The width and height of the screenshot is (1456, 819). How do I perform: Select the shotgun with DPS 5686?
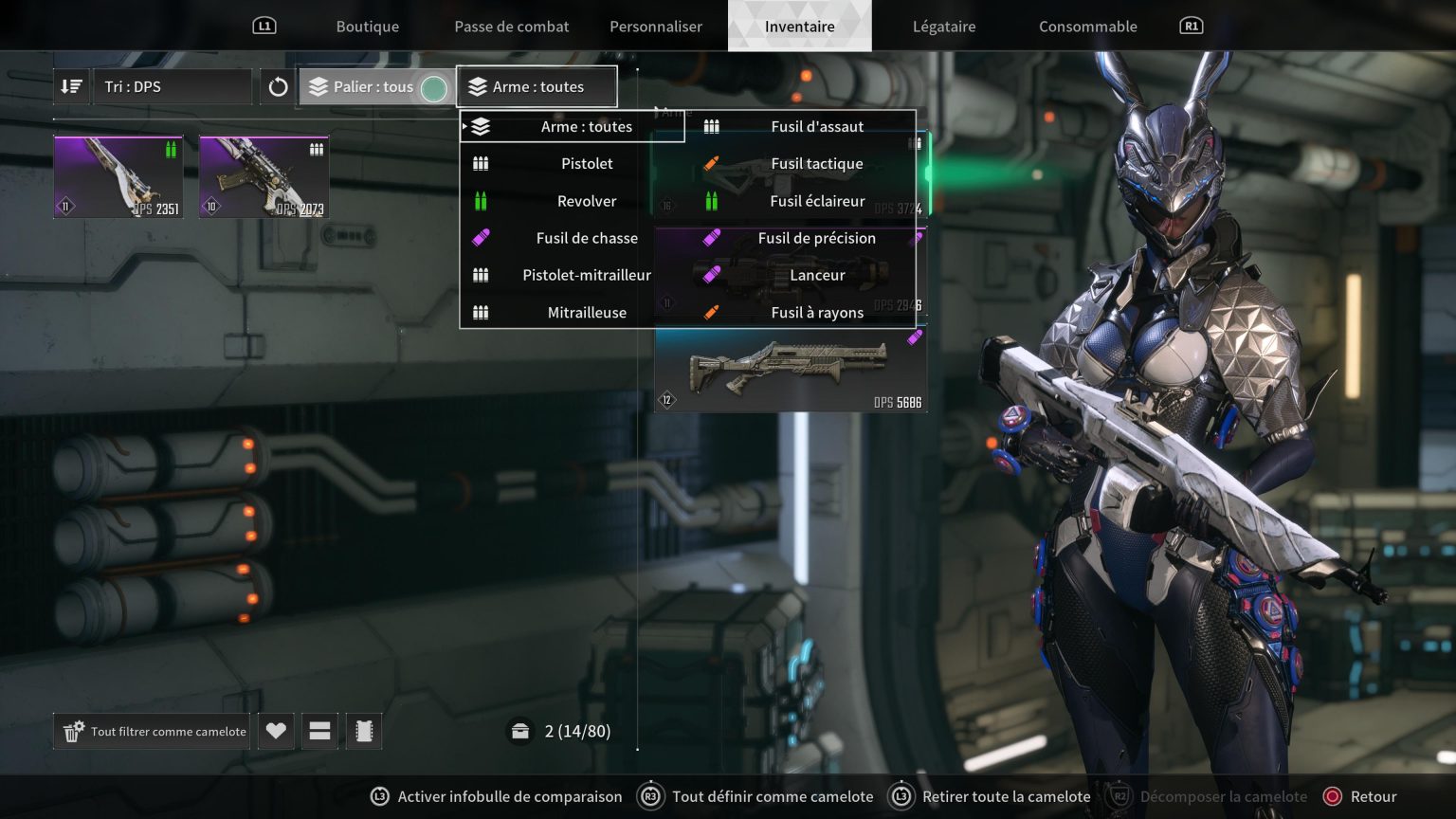790,371
